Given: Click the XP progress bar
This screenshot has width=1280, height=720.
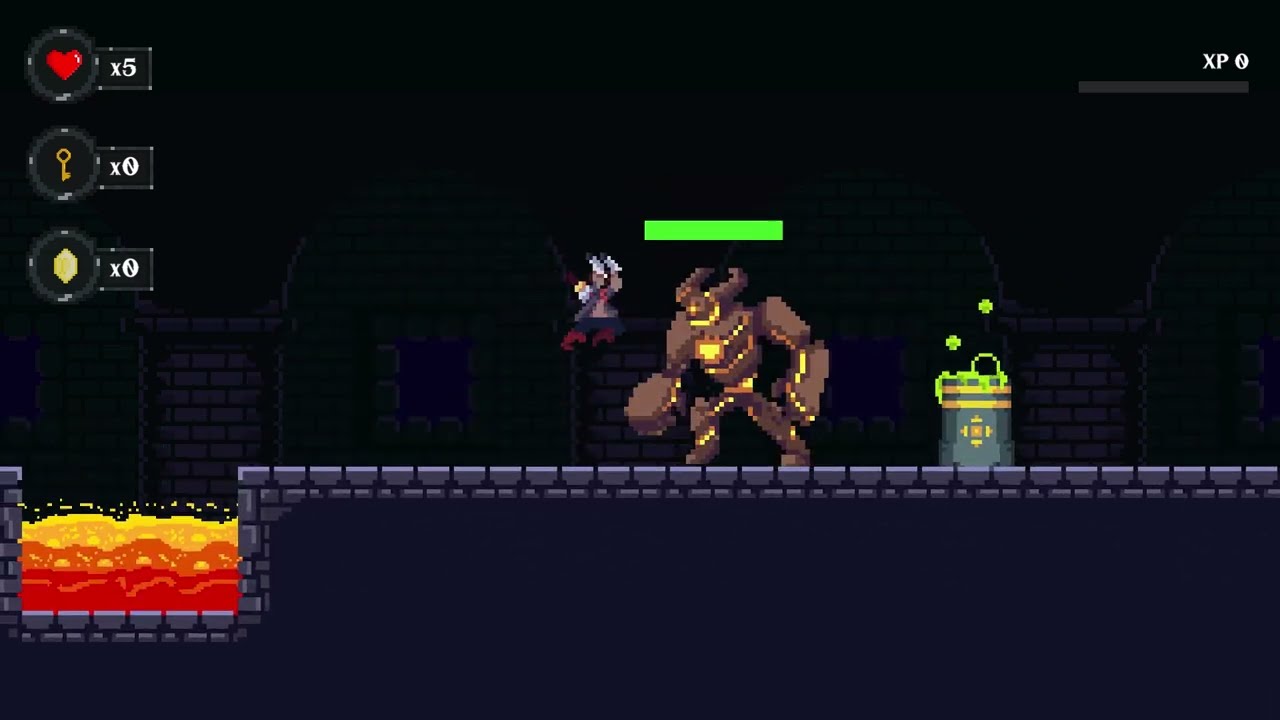Looking at the screenshot, I should point(1162,85).
